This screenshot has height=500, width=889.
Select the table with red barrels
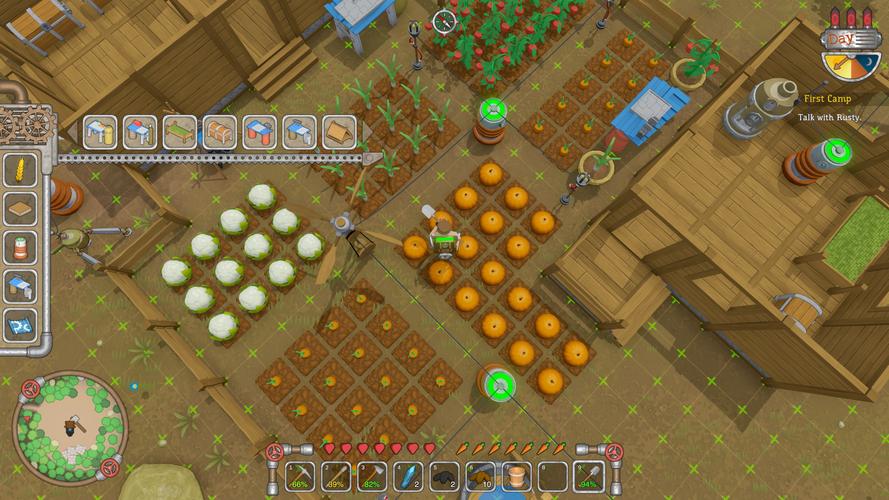[x=259, y=132]
